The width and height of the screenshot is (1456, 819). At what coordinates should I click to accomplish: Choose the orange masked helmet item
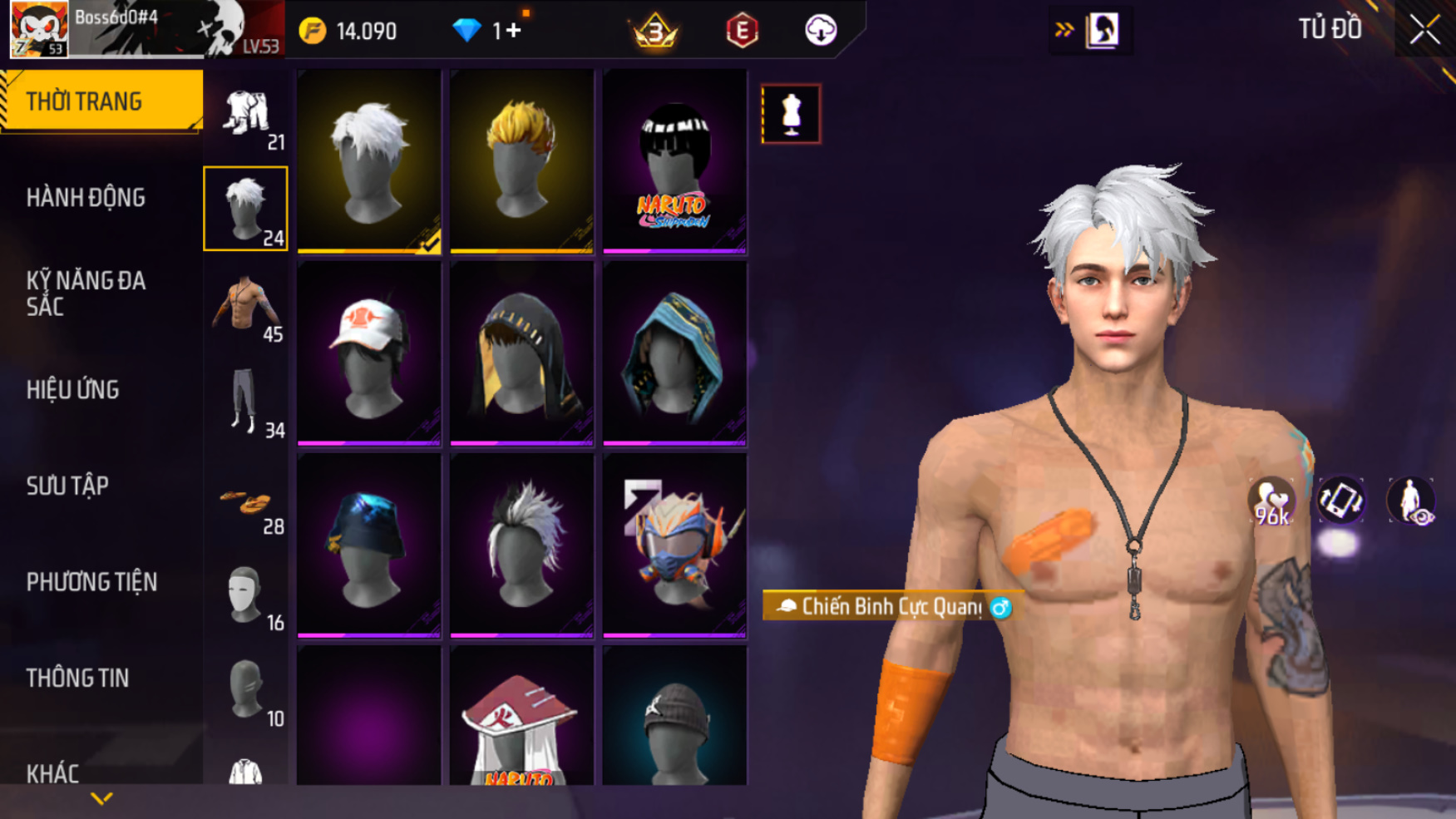[x=674, y=545]
